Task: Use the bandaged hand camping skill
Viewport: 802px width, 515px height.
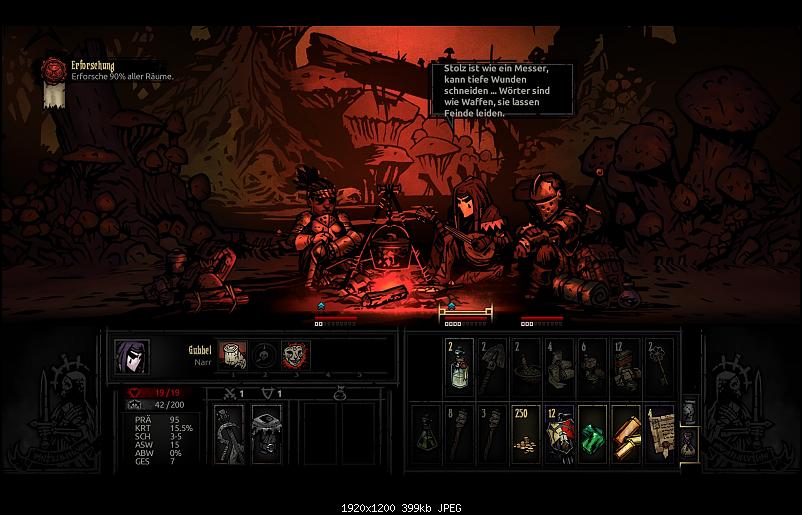Action: click(x=234, y=355)
